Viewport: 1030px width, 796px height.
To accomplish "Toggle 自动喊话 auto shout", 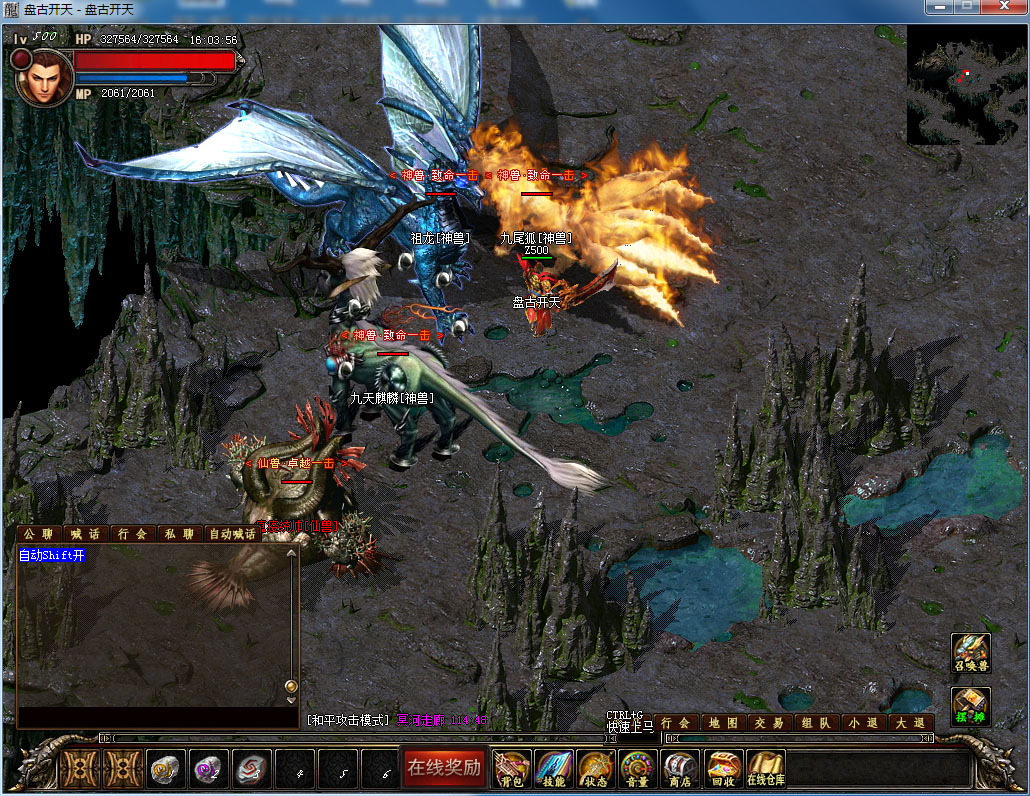I will [233, 534].
